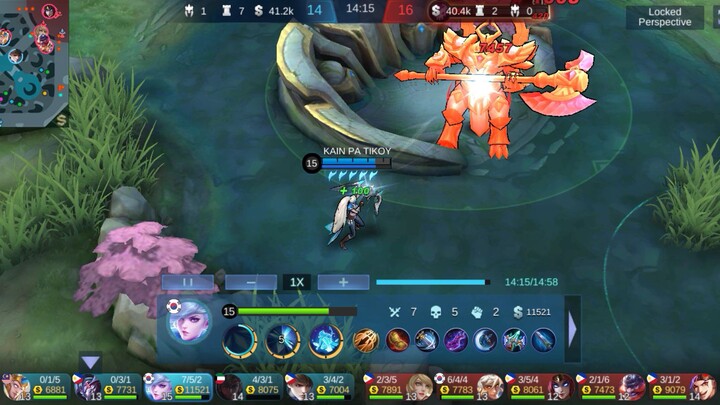This screenshot has height=405, width=720.
Task: Select the selected hero's portrait with Korean flag
Action: tap(190, 327)
